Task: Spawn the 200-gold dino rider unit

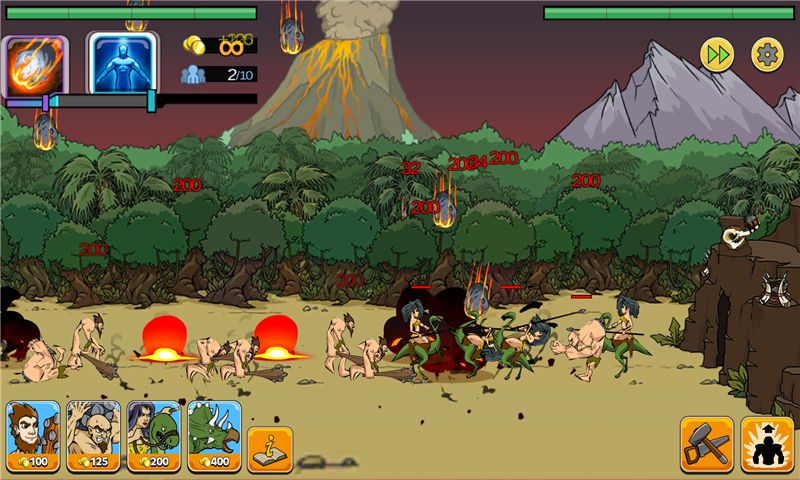Action: pos(154,436)
